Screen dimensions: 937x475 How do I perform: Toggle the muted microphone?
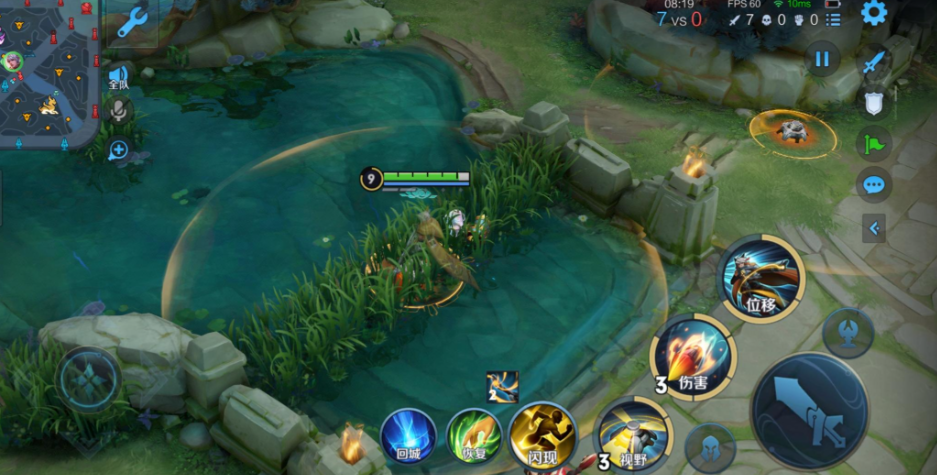click(118, 110)
